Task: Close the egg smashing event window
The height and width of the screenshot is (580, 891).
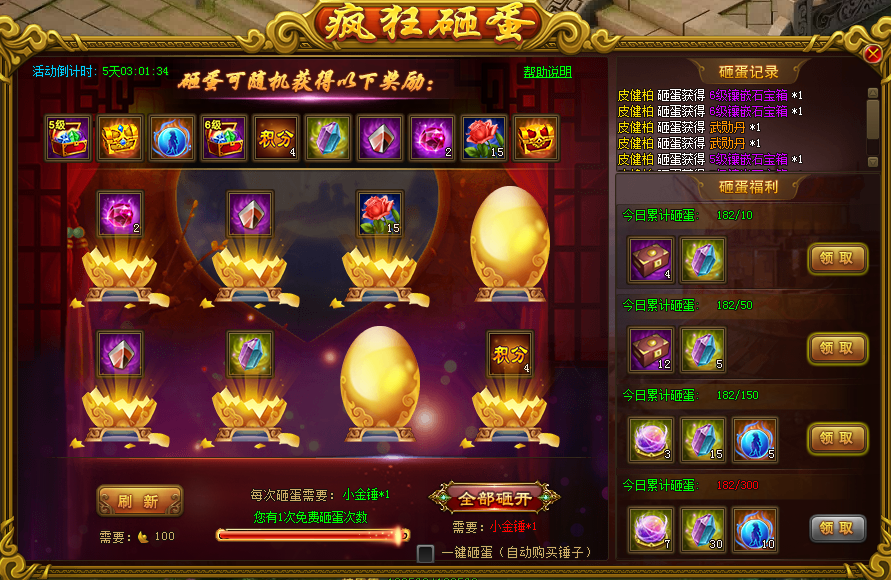Action: click(x=872, y=54)
